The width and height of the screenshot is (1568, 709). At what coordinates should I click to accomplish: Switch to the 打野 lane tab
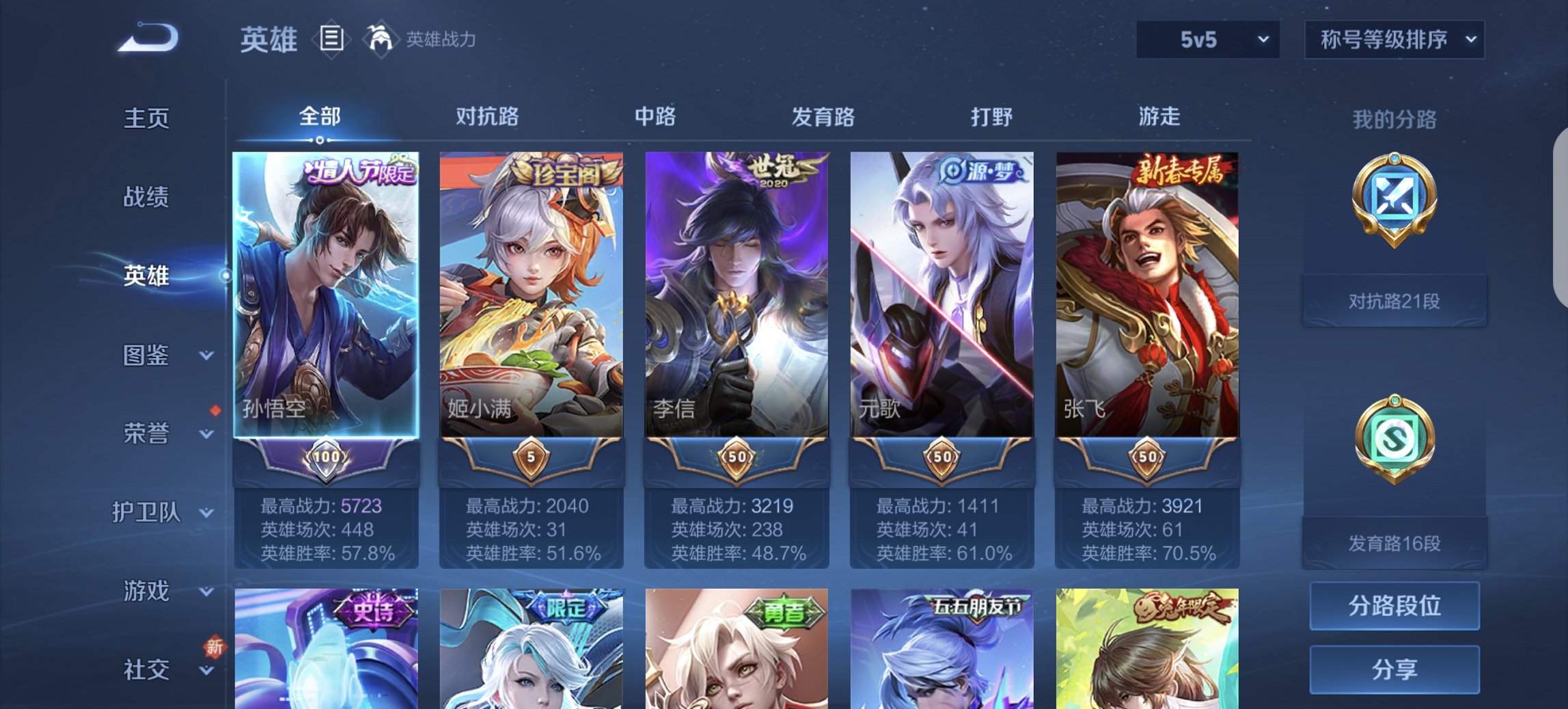click(989, 117)
